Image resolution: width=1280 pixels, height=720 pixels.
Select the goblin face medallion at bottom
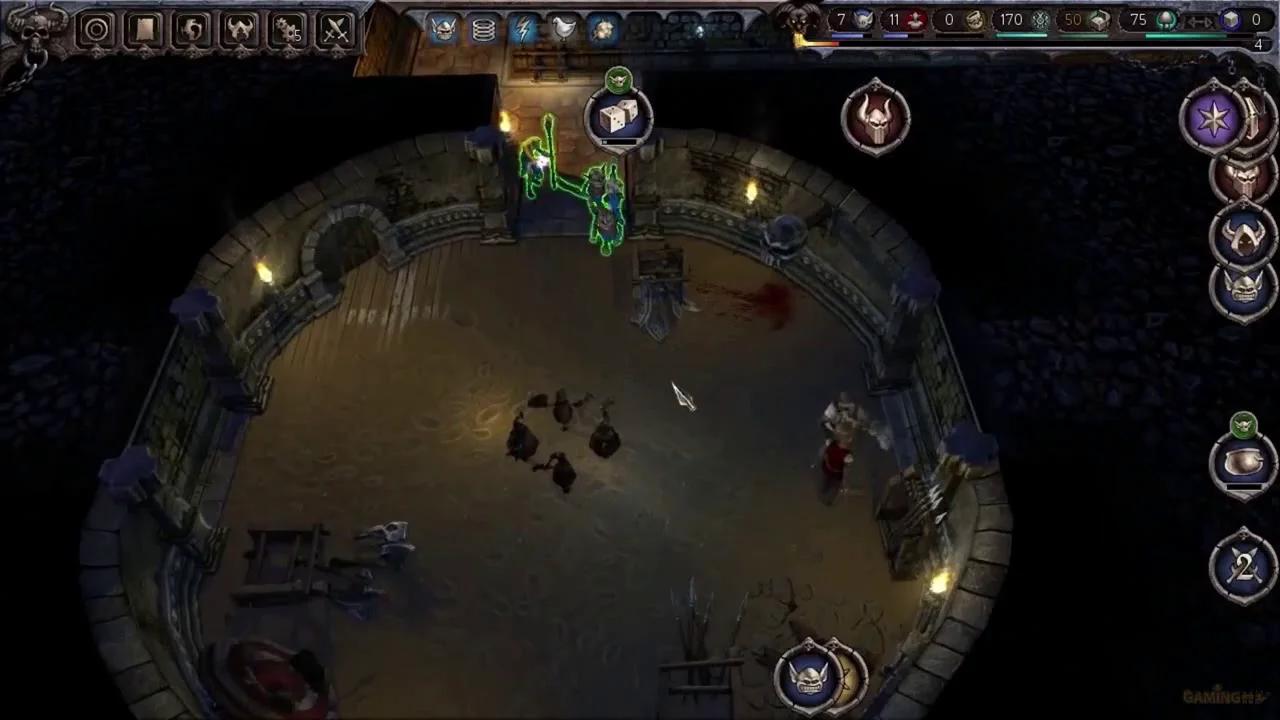point(808,677)
